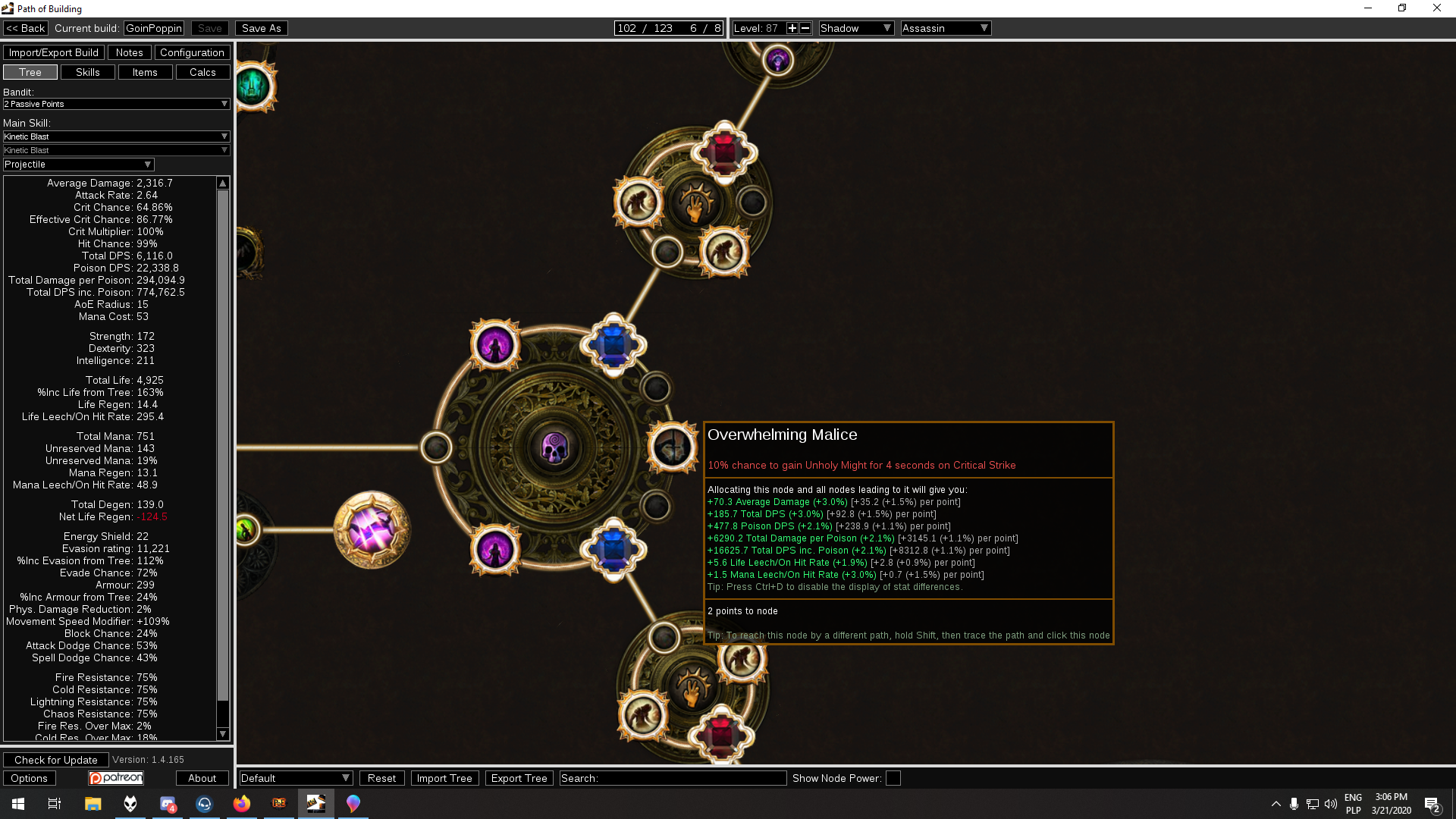Change ascendancy via the Assassin dropdown

(945, 28)
